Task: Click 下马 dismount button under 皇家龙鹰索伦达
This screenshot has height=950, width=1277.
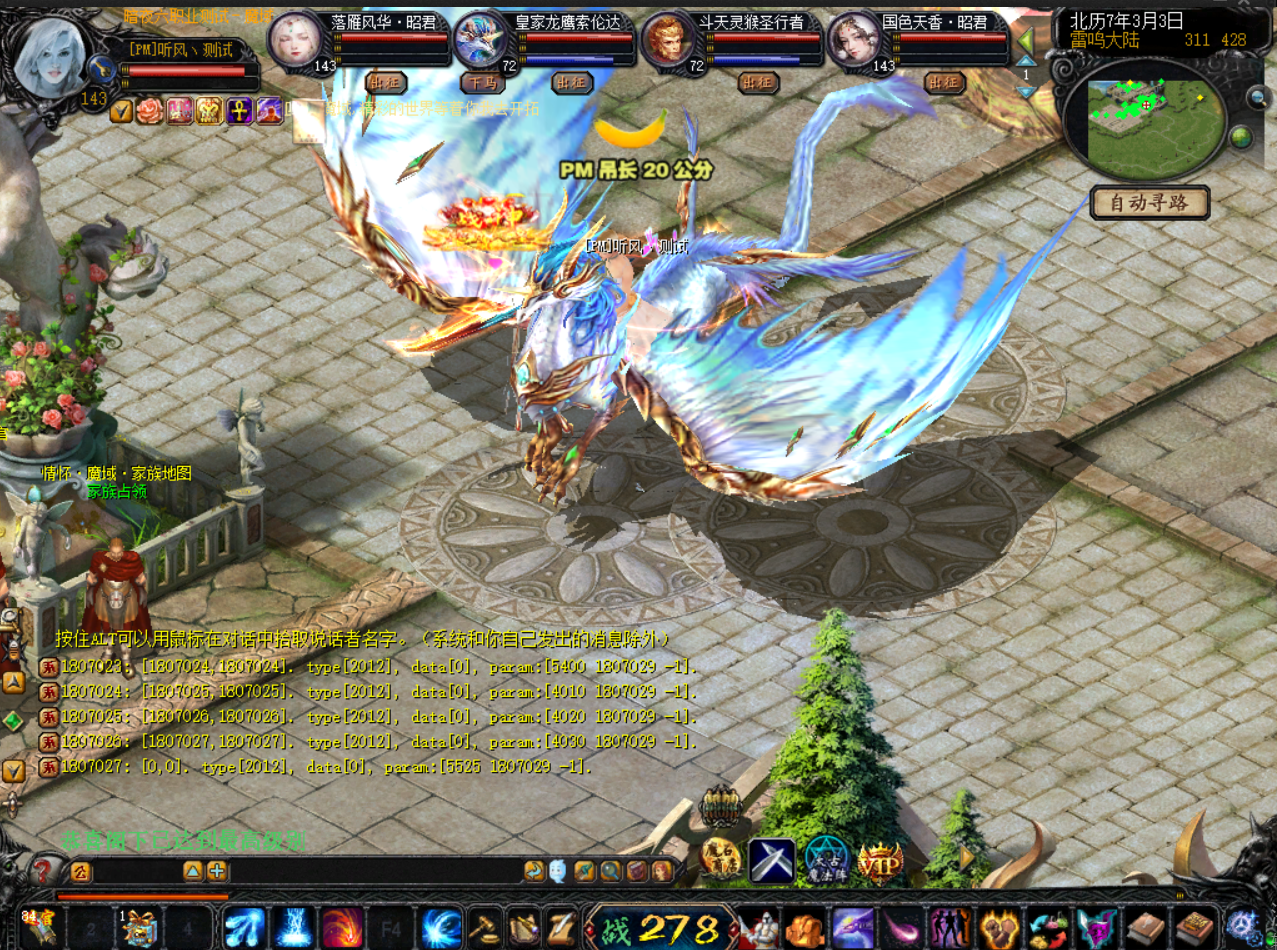Action: click(484, 83)
